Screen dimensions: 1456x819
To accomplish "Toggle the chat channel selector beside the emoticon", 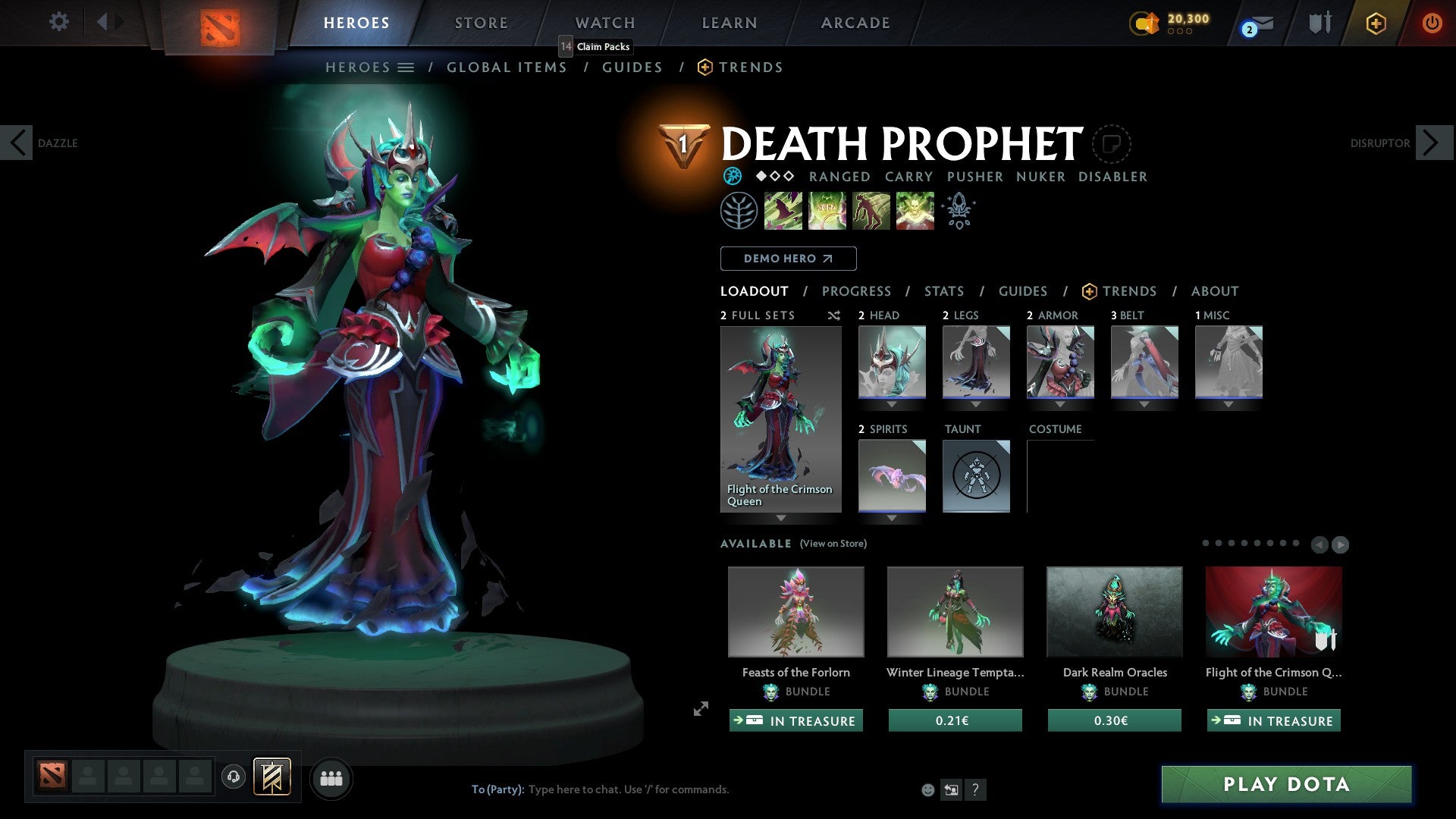I will tap(952, 789).
